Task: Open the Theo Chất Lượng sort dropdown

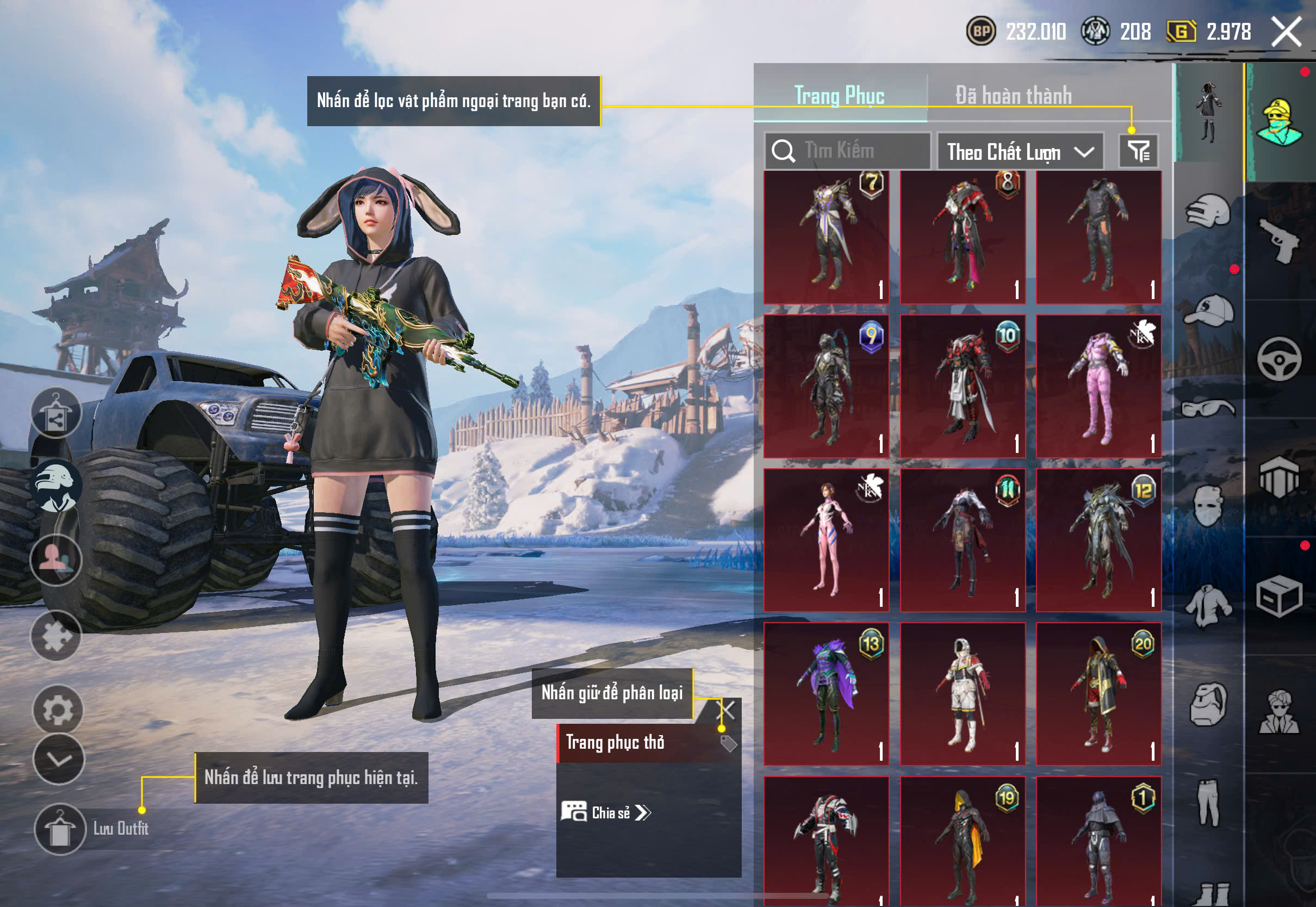Action: (x=1020, y=152)
